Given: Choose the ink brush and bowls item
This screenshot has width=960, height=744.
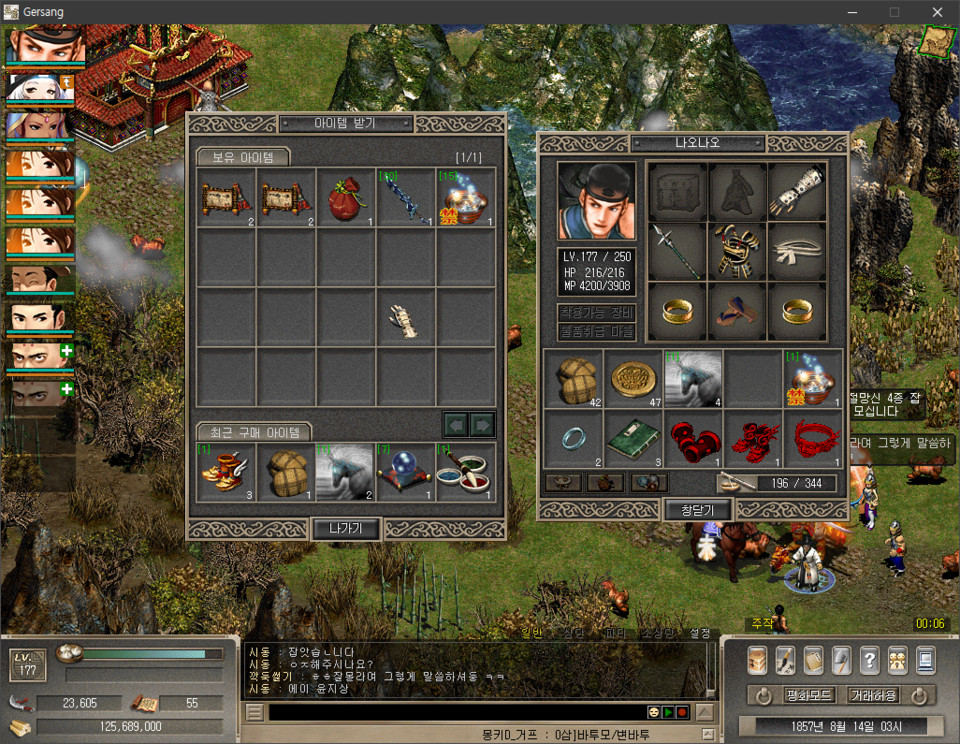Looking at the screenshot, I should tap(465, 472).
